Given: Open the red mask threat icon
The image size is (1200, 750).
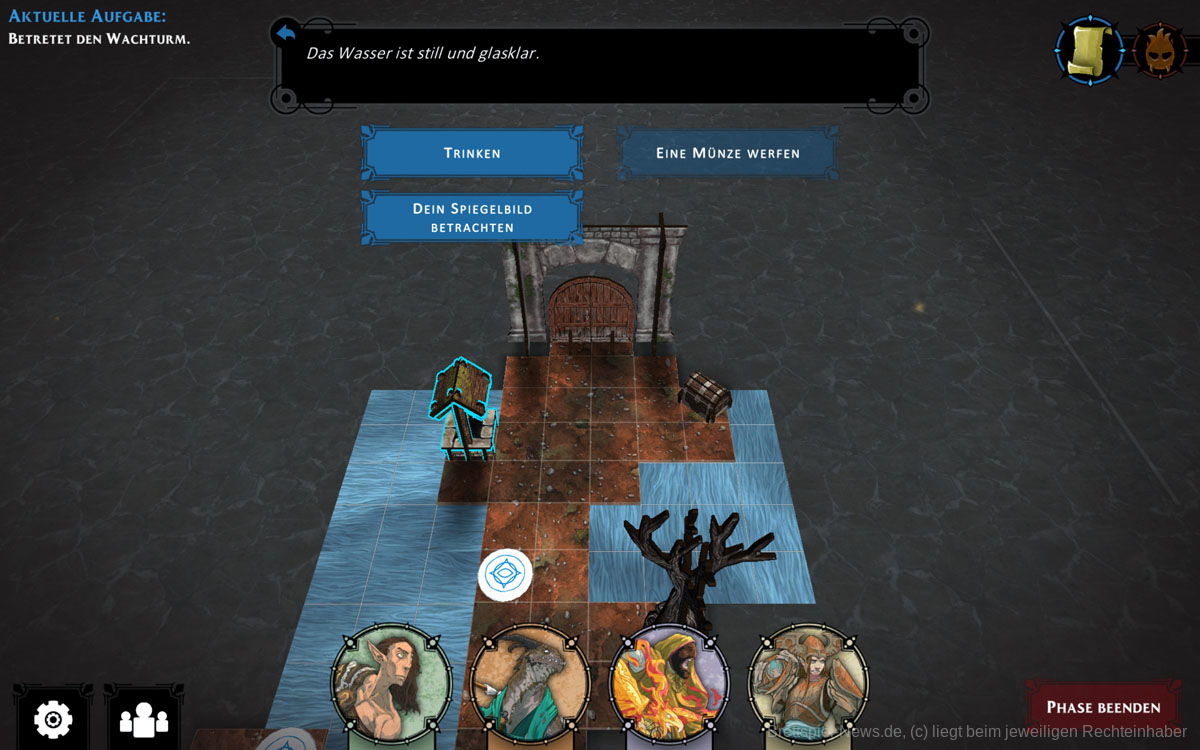Looking at the screenshot, I should [x=1160, y=50].
